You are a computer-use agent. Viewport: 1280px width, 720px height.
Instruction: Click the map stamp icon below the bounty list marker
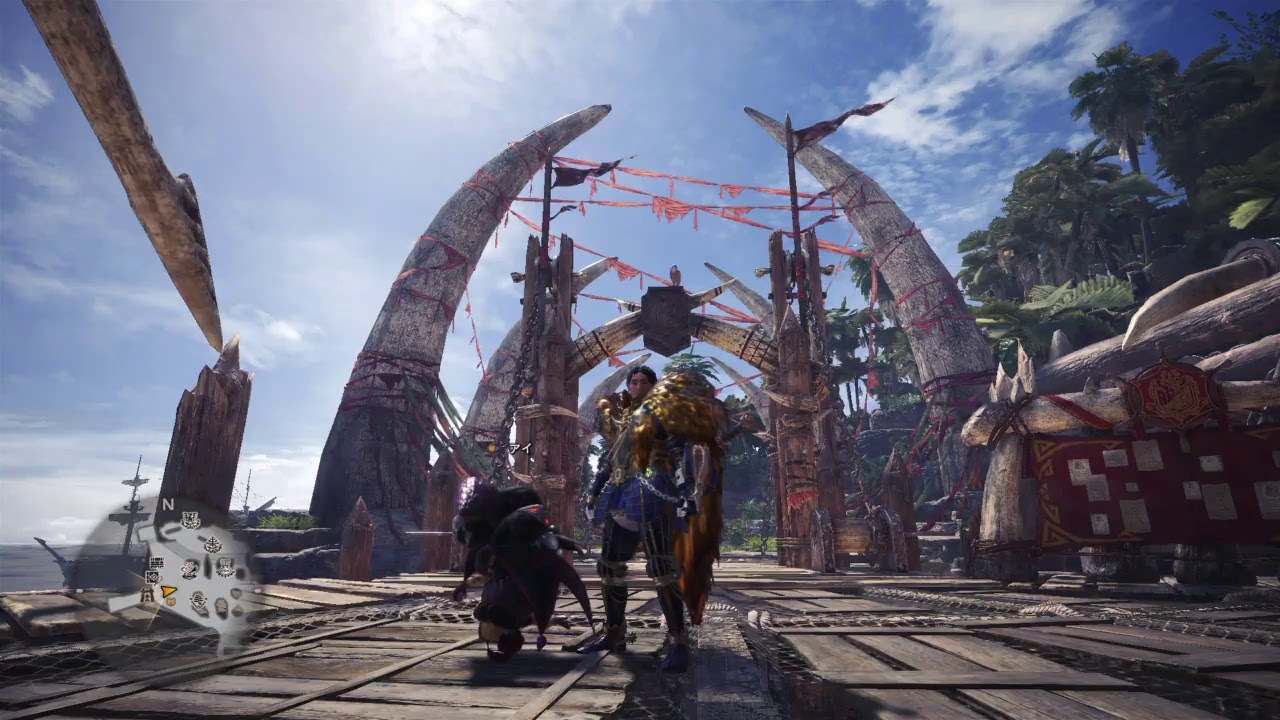[x=152, y=578]
